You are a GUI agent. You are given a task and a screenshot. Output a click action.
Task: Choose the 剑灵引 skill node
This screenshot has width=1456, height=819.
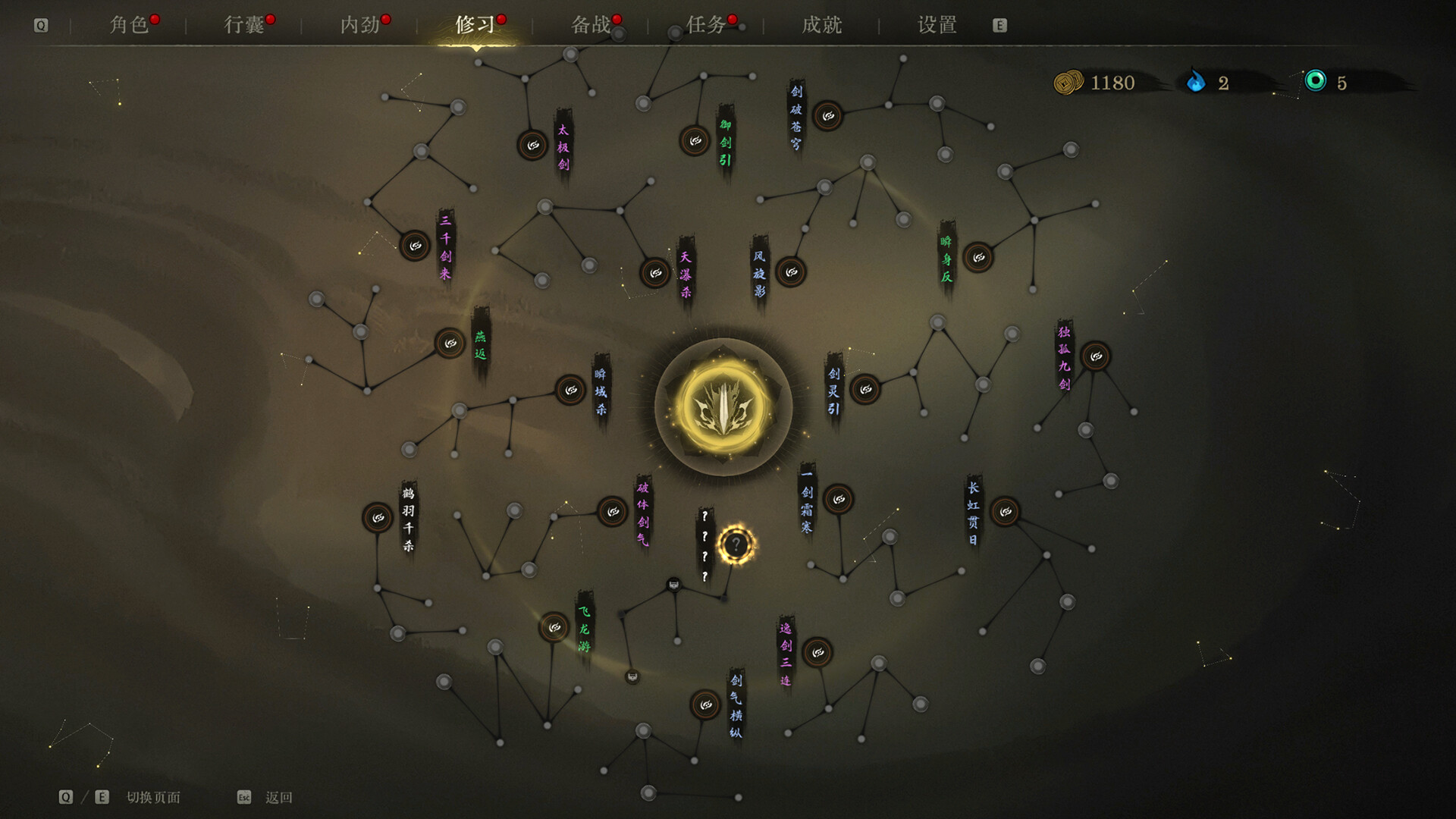(865, 389)
